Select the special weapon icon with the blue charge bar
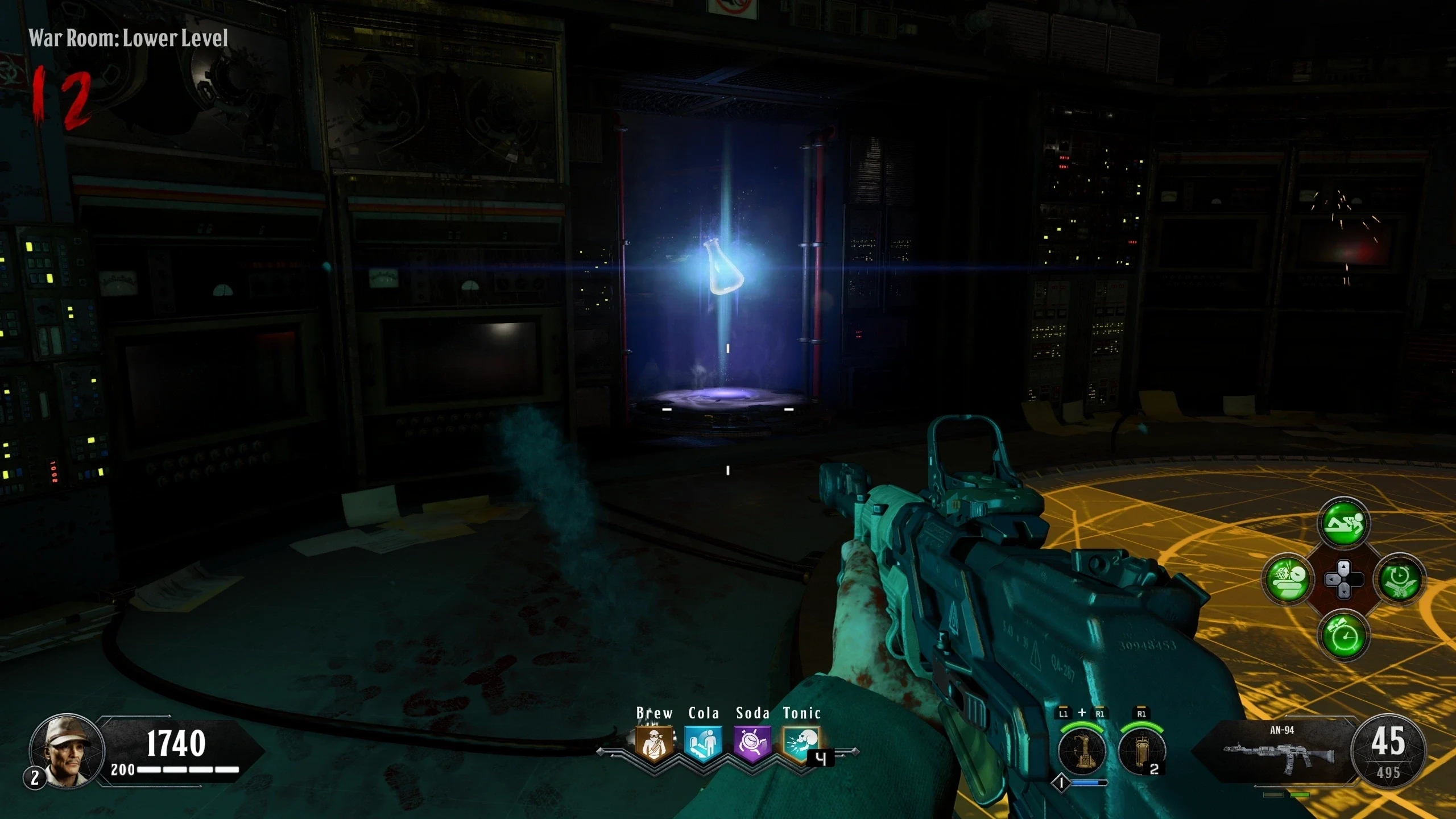This screenshot has width=1456, height=819. [x=1082, y=751]
